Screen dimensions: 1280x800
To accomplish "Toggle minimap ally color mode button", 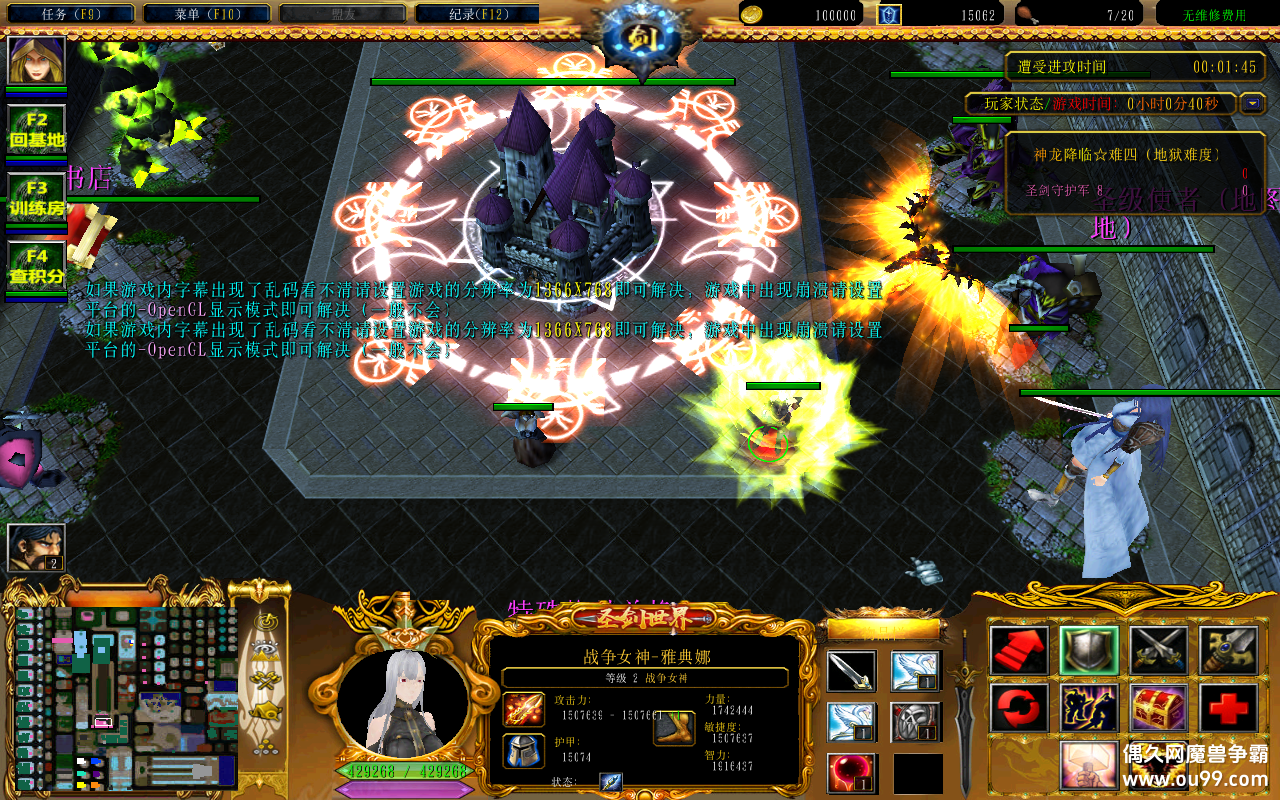I will [265, 681].
